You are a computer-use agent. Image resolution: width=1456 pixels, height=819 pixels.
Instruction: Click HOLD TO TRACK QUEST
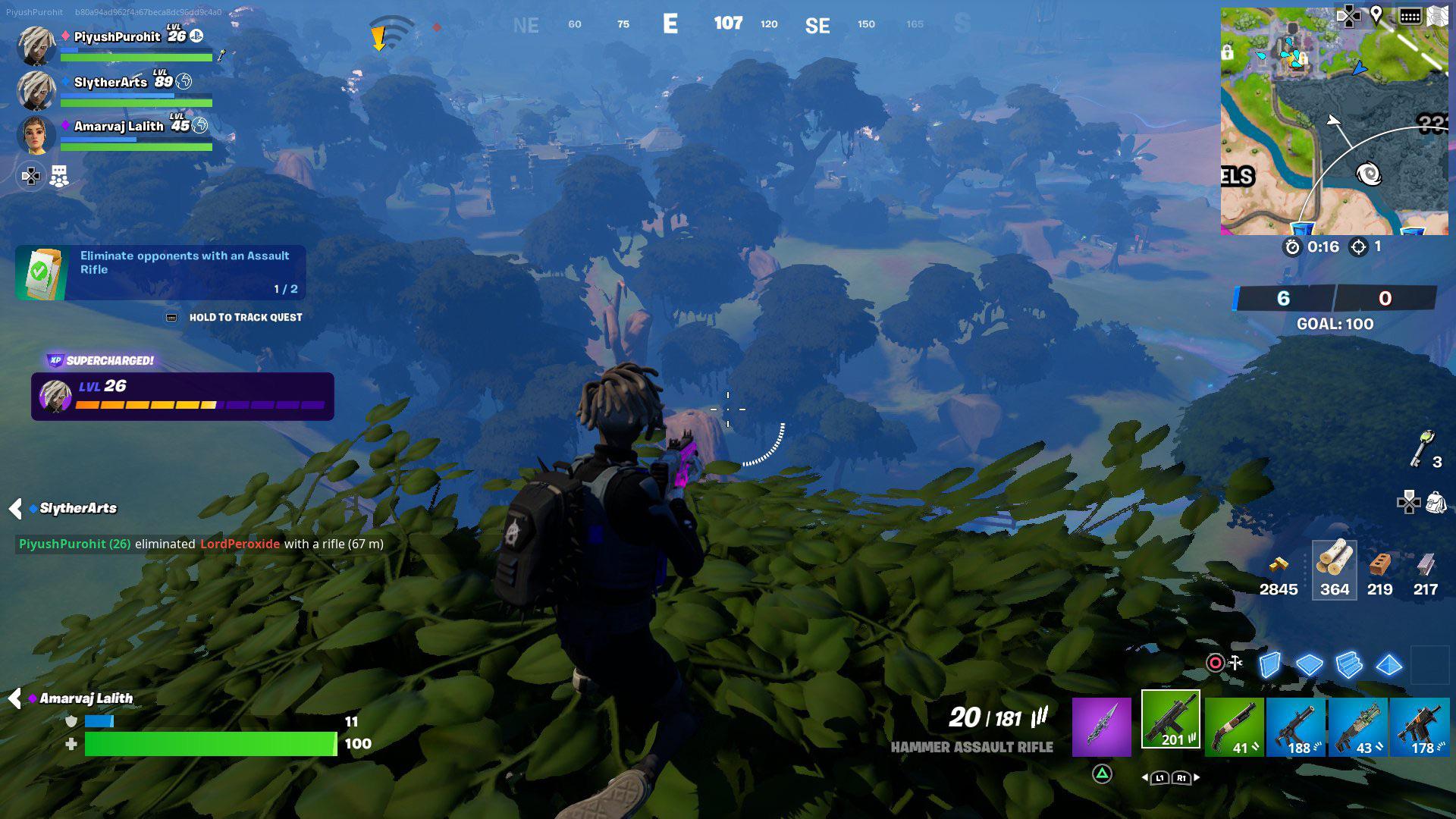(x=246, y=317)
